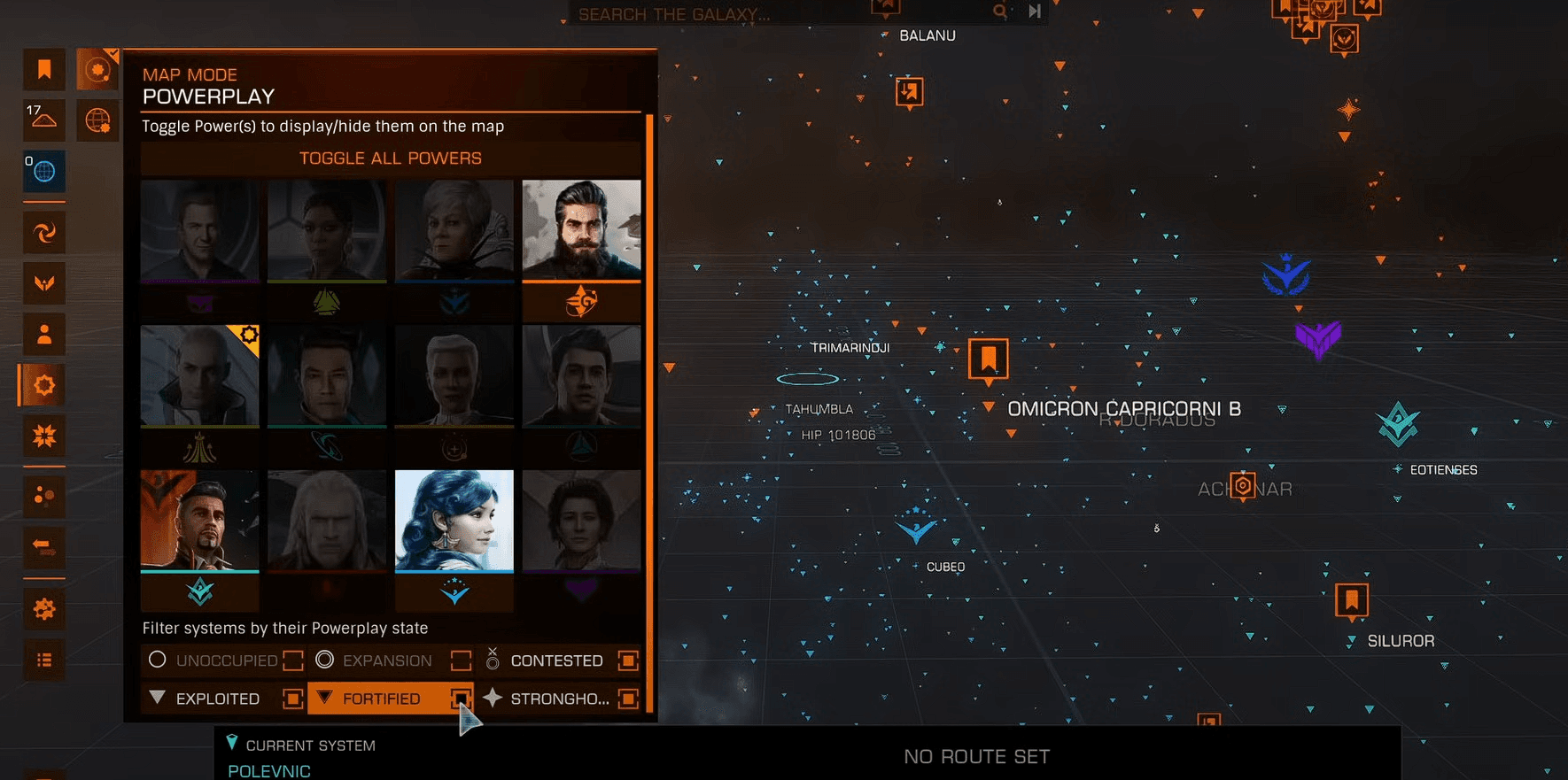The width and height of the screenshot is (1568, 780).
Task: Open the swirl galaxy sidebar icon
Action: 44,232
